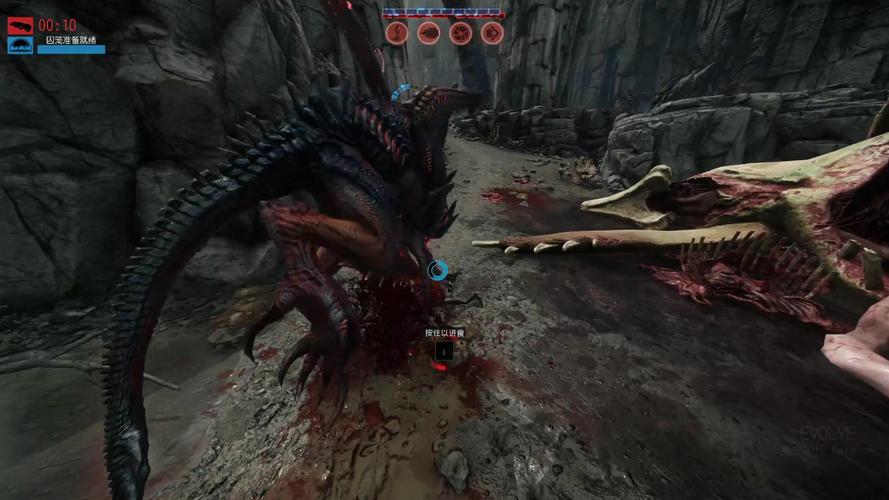Select the blue arena dome icon
Image resolution: width=889 pixels, height=500 pixels.
(20, 46)
